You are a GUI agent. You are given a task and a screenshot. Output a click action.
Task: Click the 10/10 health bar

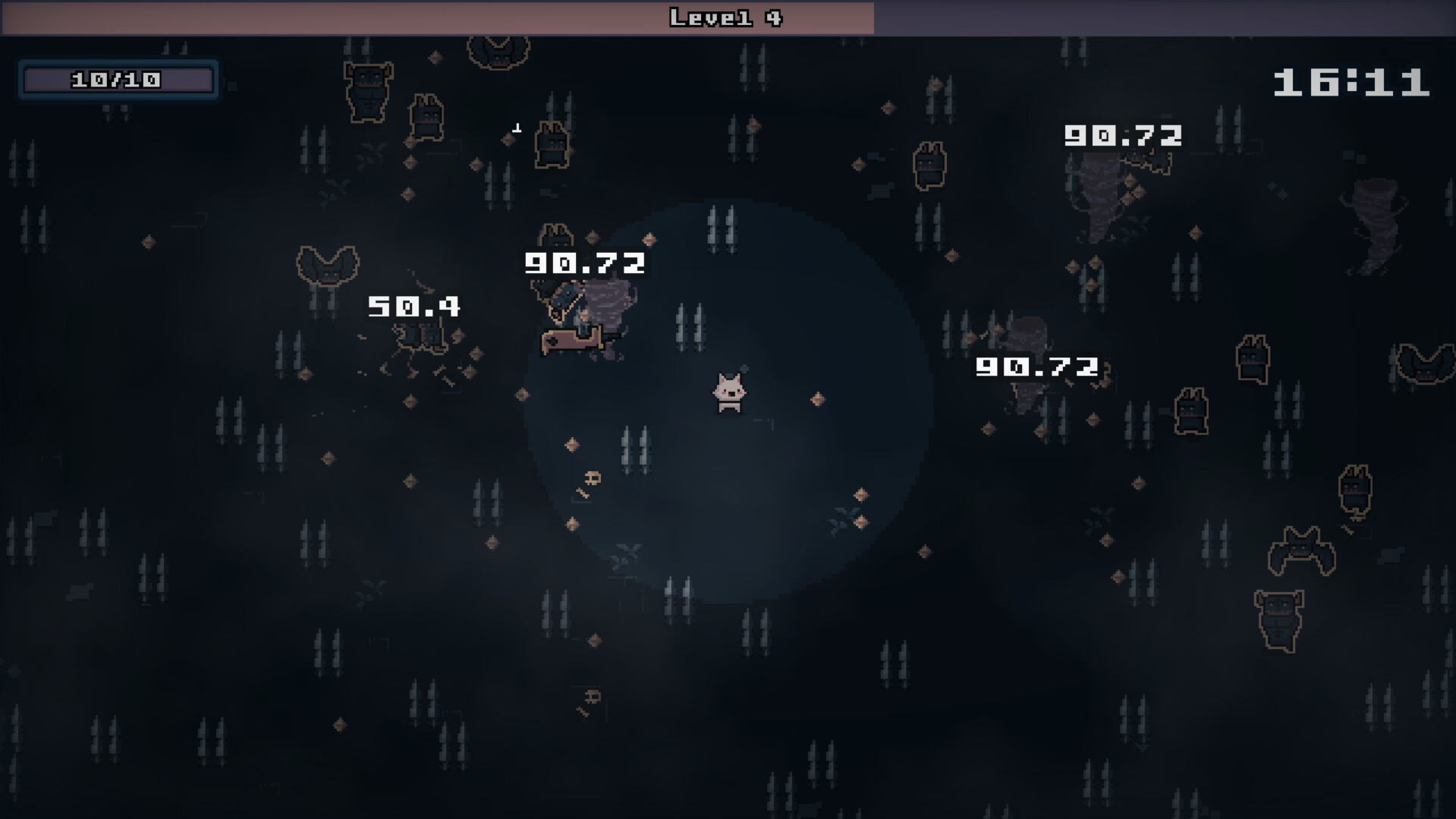(116, 79)
